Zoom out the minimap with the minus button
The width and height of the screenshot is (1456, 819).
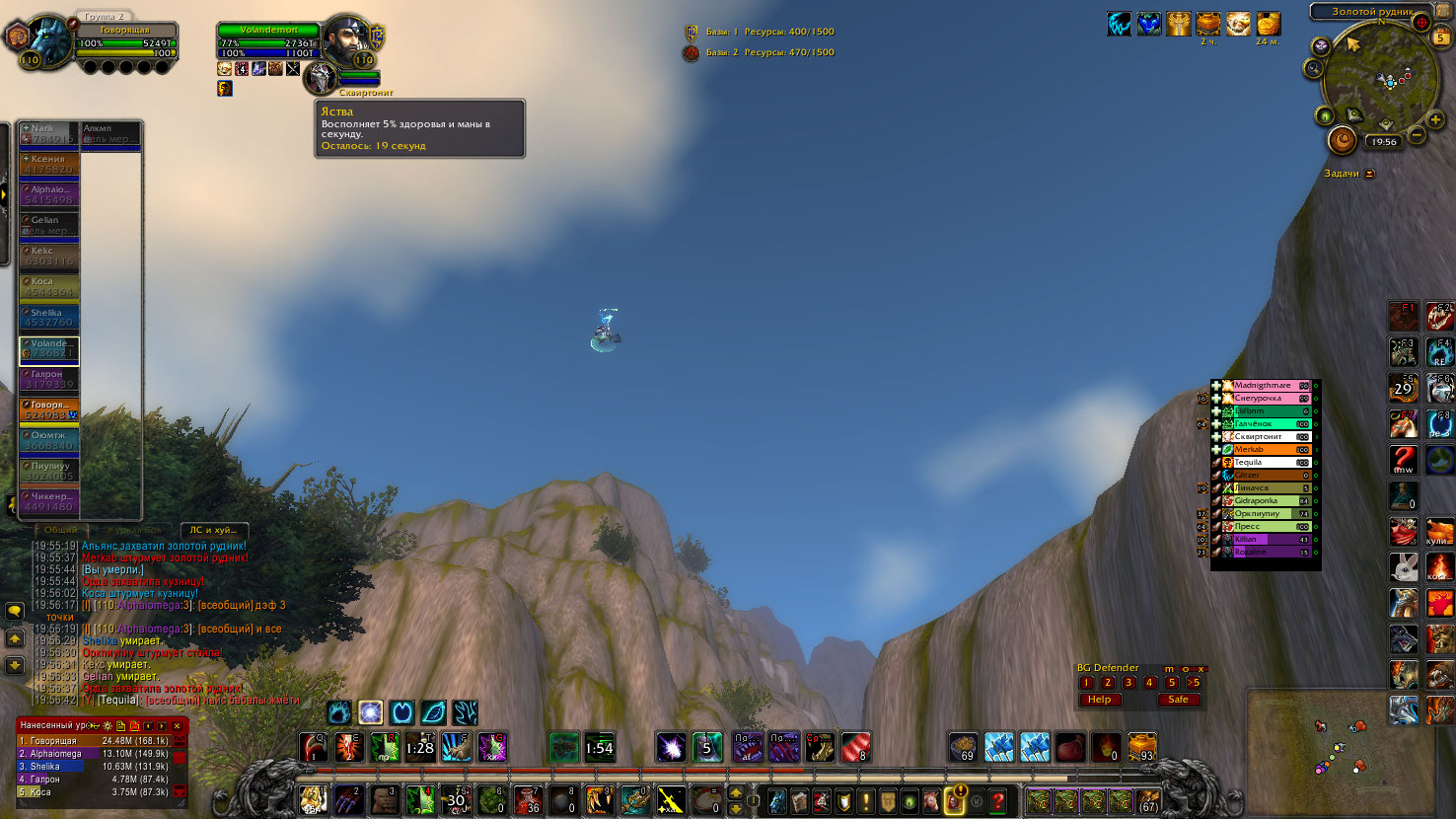pos(1417,135)
